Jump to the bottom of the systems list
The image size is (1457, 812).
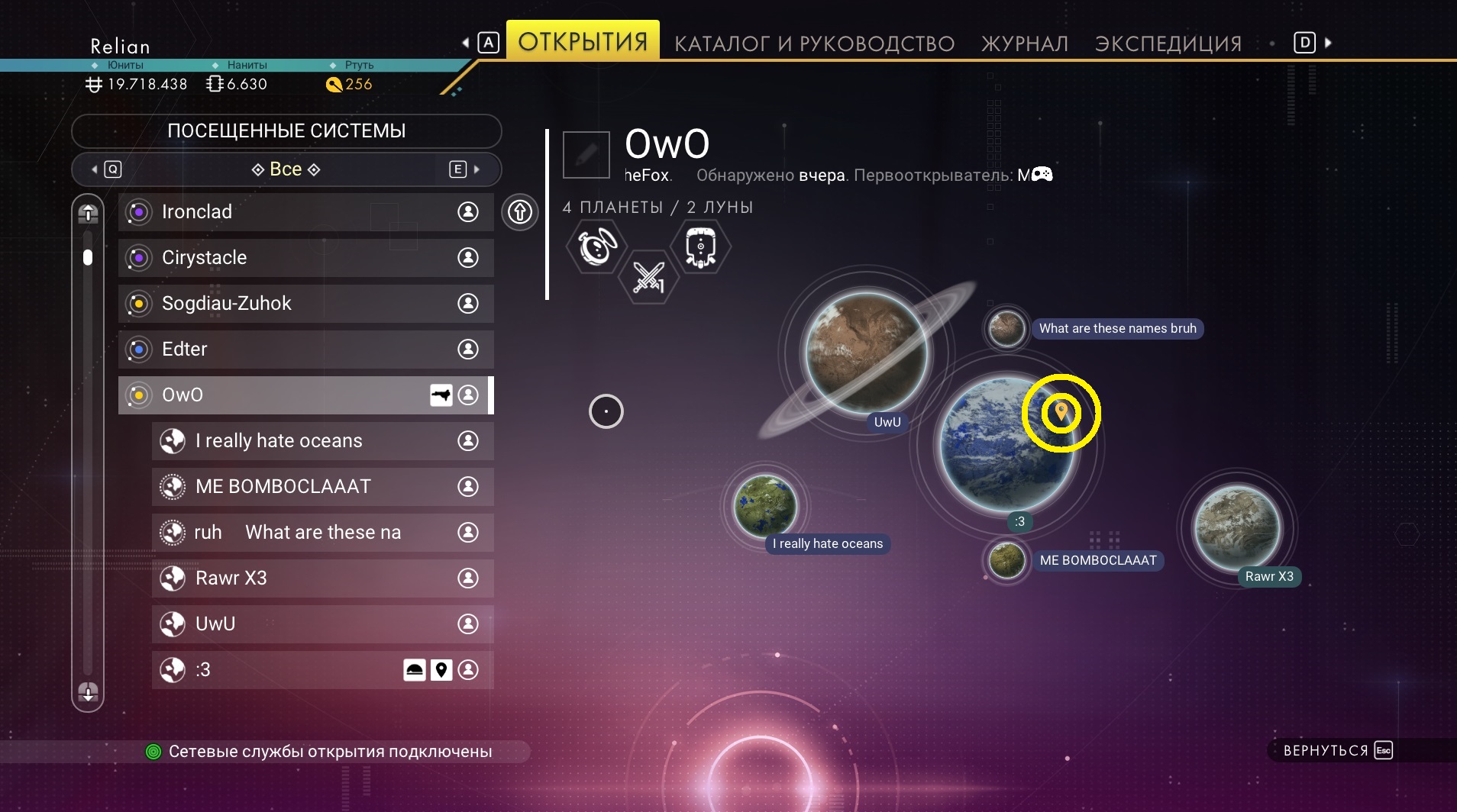pos(88,692)
